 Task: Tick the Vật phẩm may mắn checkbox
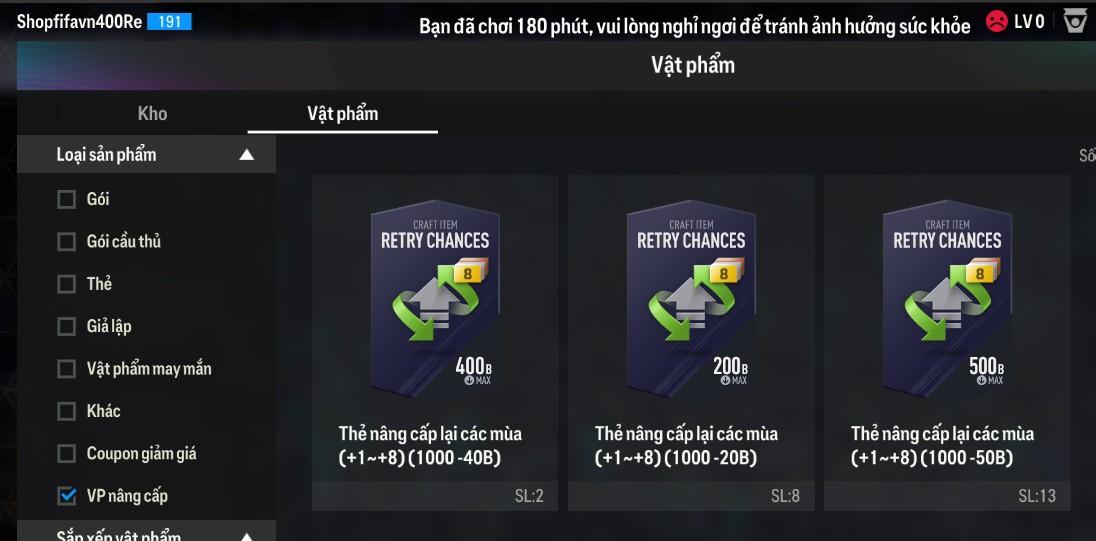click(x=67, y=369)
